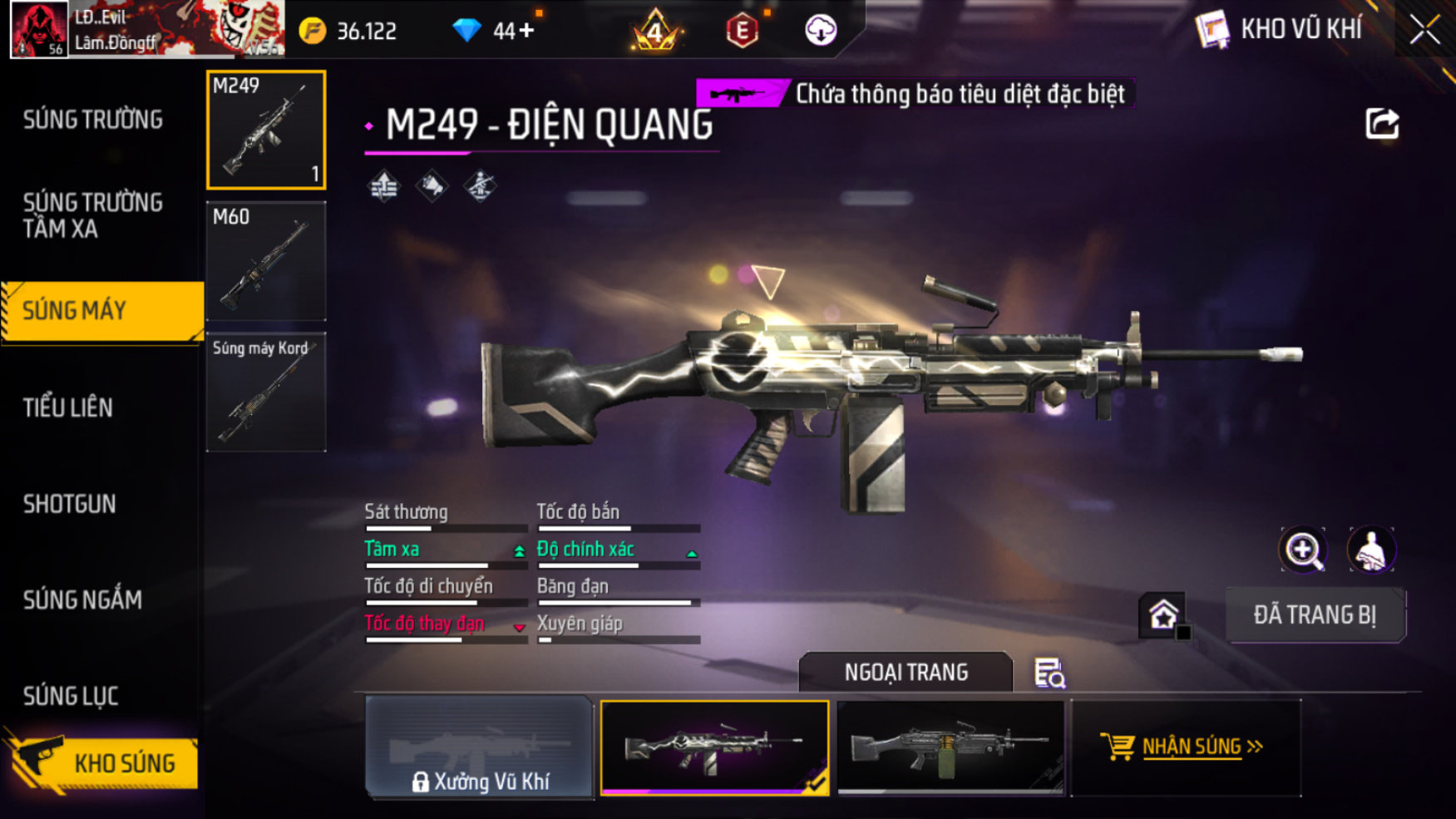Share the M249 Điện Quang skin
The width and height of the screenshot is (1456, 819).
[1382, 125]
